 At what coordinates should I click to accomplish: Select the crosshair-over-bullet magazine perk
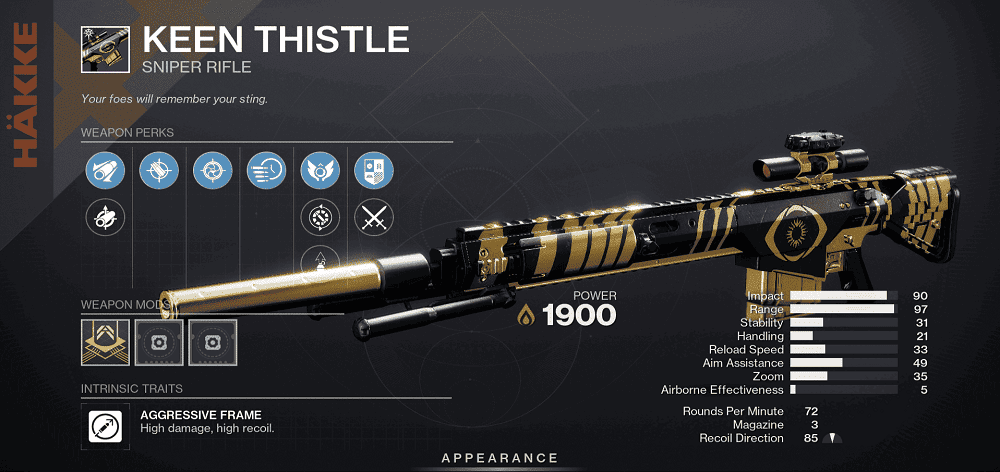click(158, 171)
